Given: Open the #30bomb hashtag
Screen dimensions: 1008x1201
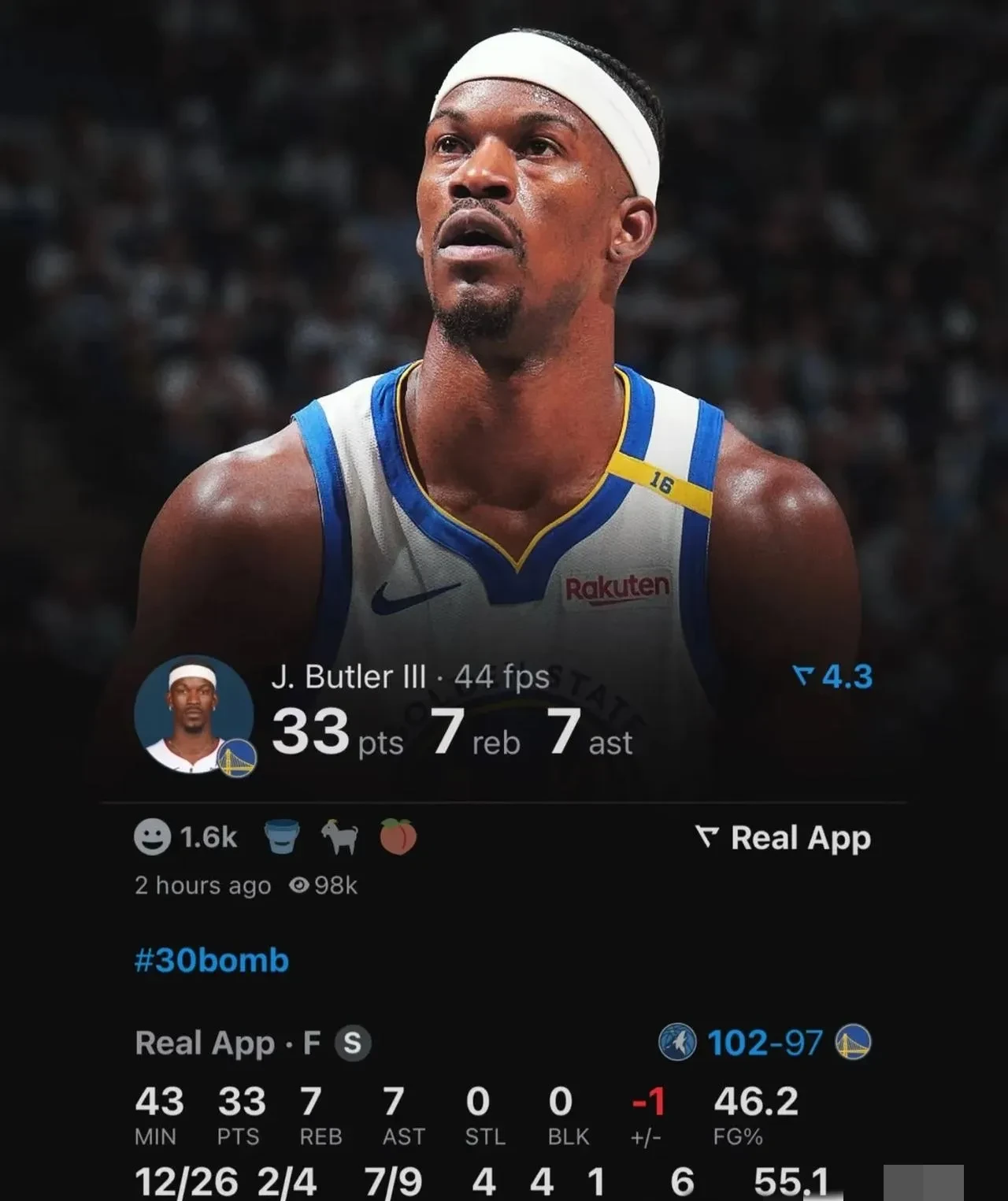Looking at the screenshot, I should point(211,960).
